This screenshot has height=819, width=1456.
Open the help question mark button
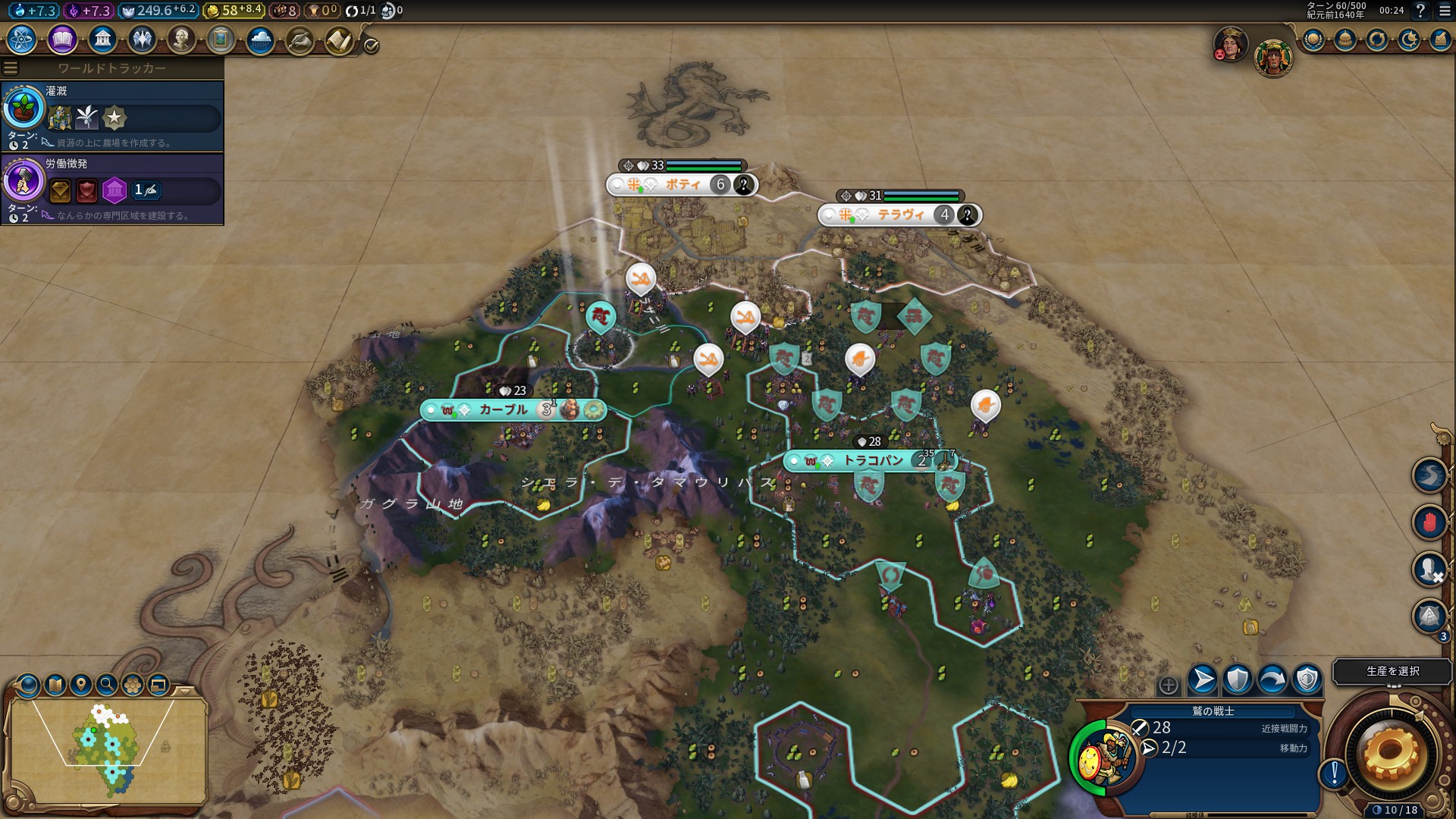point(1420,11)
